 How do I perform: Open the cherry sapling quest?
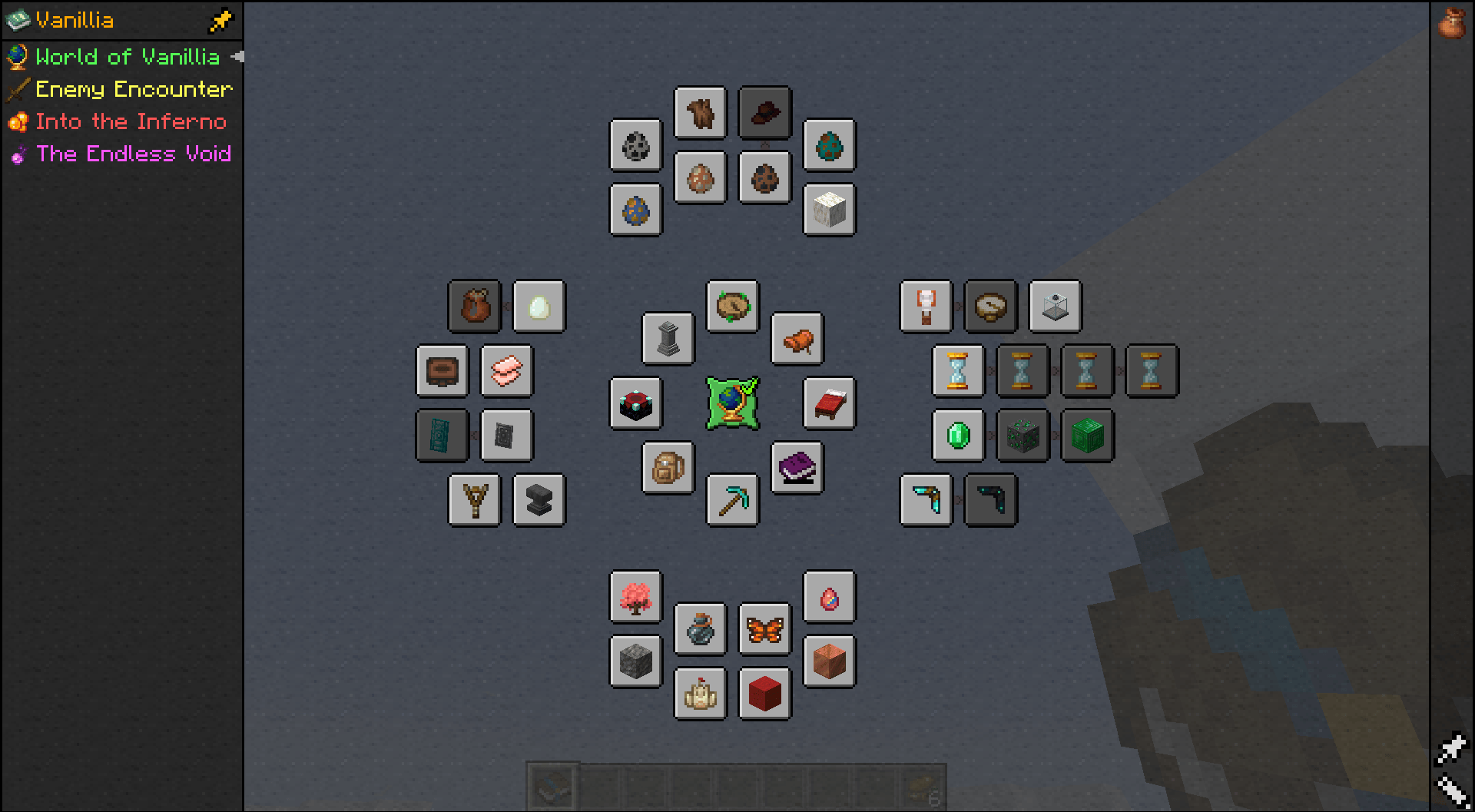coord(635,598)
